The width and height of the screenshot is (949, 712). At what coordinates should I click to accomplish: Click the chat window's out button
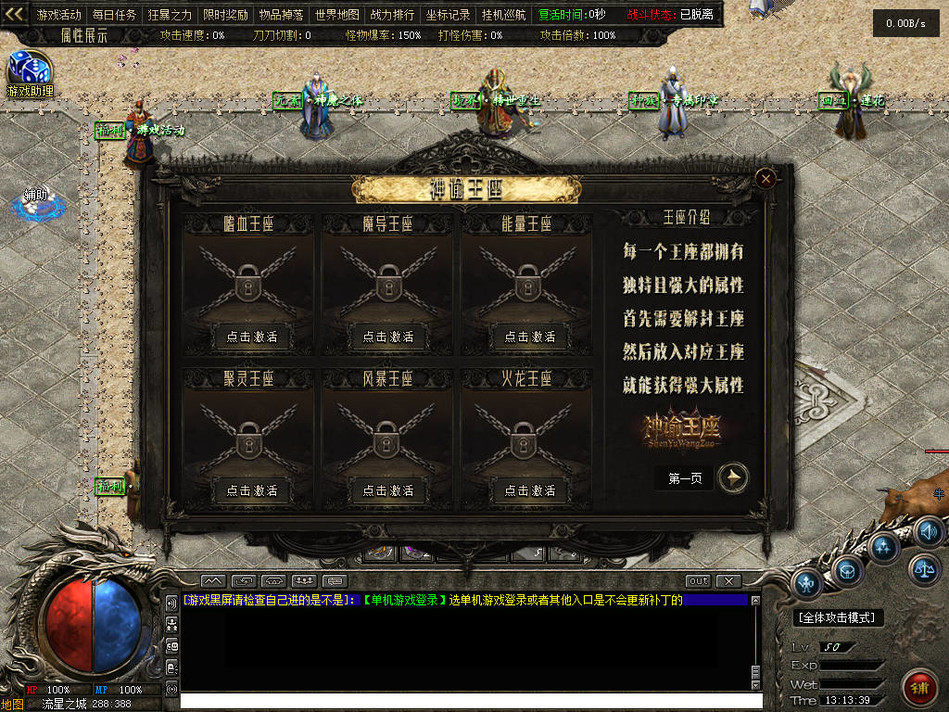698,581
